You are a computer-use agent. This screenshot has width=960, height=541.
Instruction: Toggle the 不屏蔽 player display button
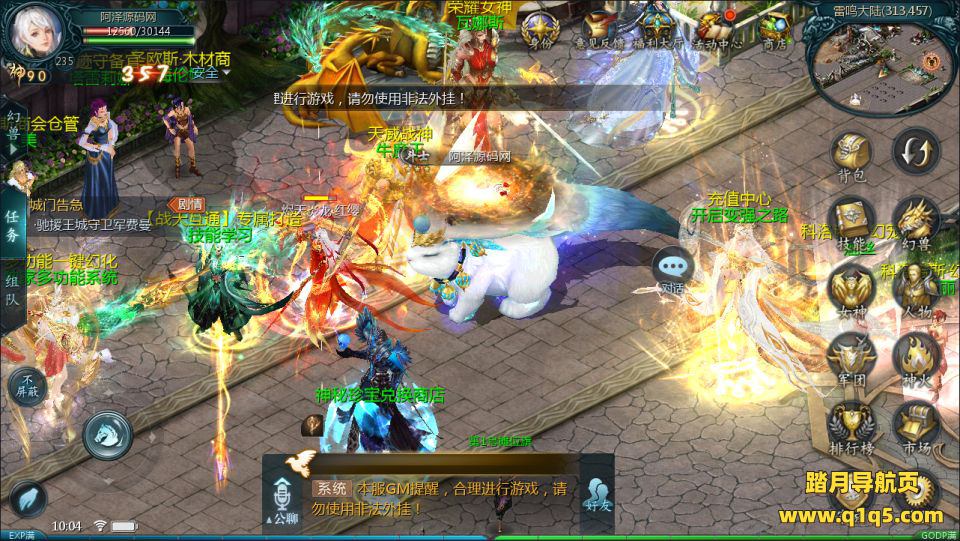28,386
